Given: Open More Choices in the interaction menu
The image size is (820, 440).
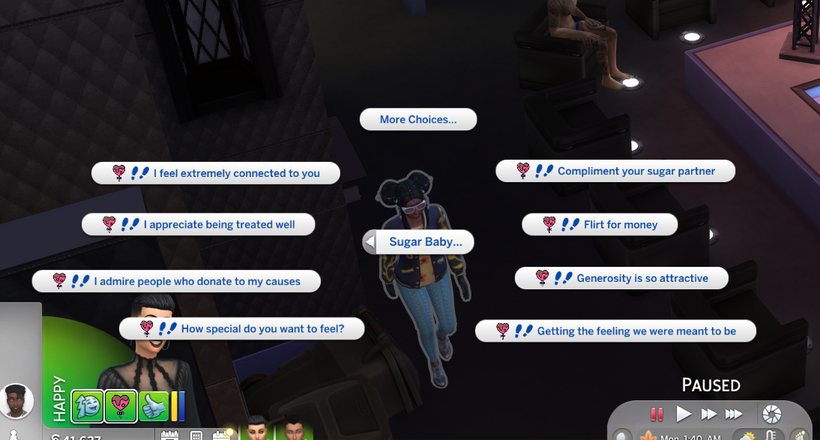Looking at the screenshot, I should tap(418, 120).
